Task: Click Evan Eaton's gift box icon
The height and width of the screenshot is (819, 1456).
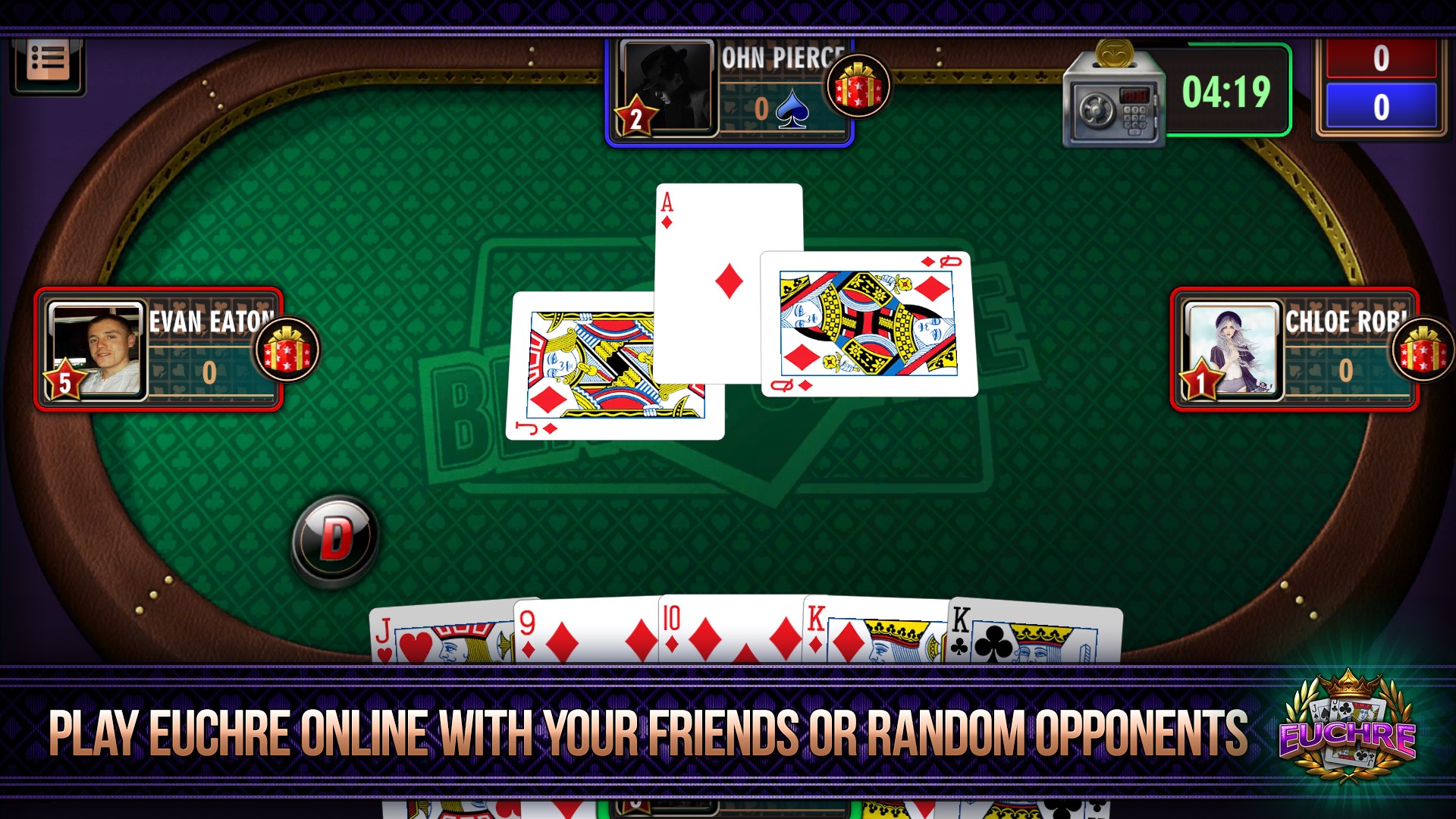Action: [286, 350]
